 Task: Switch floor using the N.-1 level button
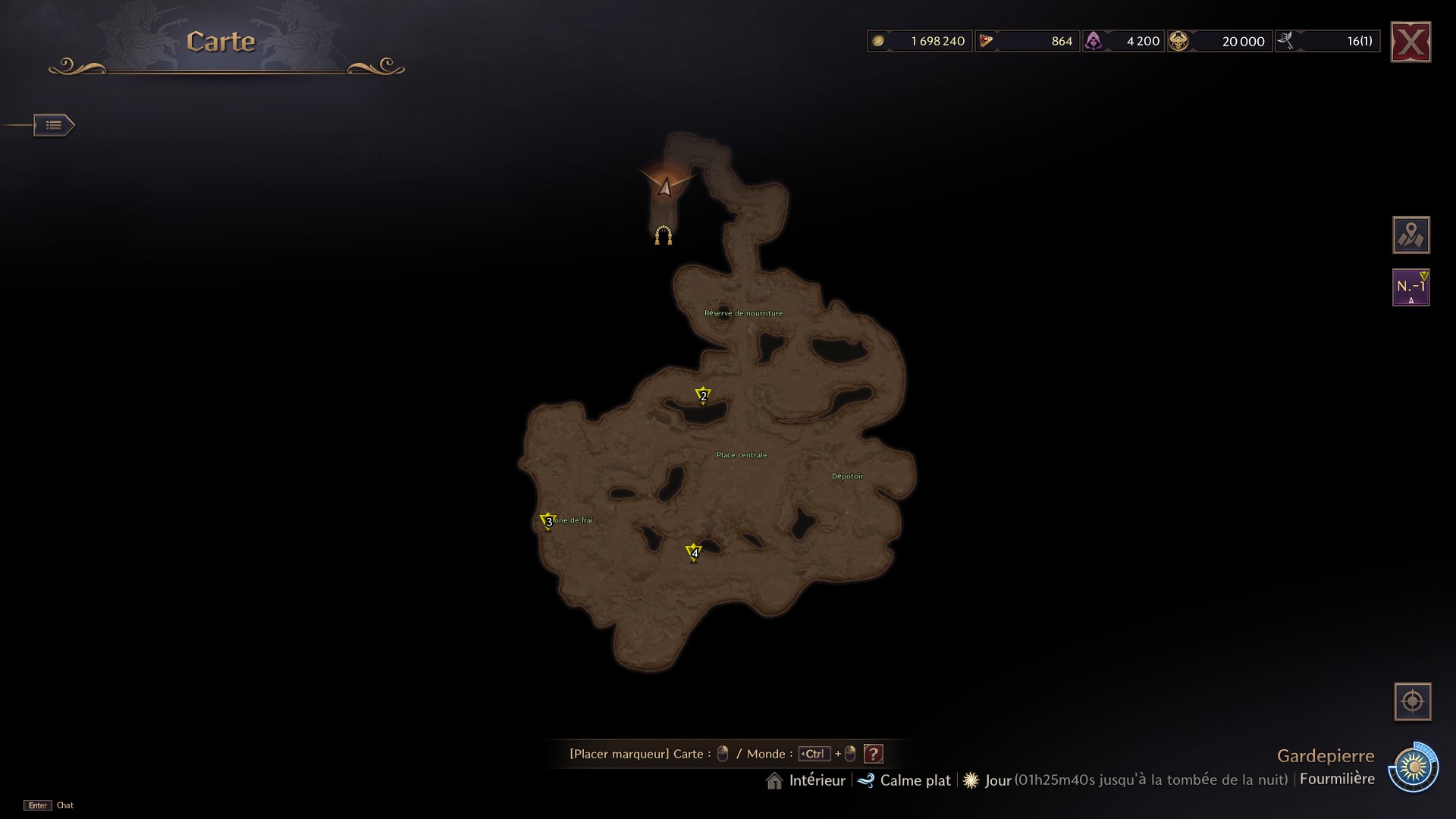click(1410, 288)
